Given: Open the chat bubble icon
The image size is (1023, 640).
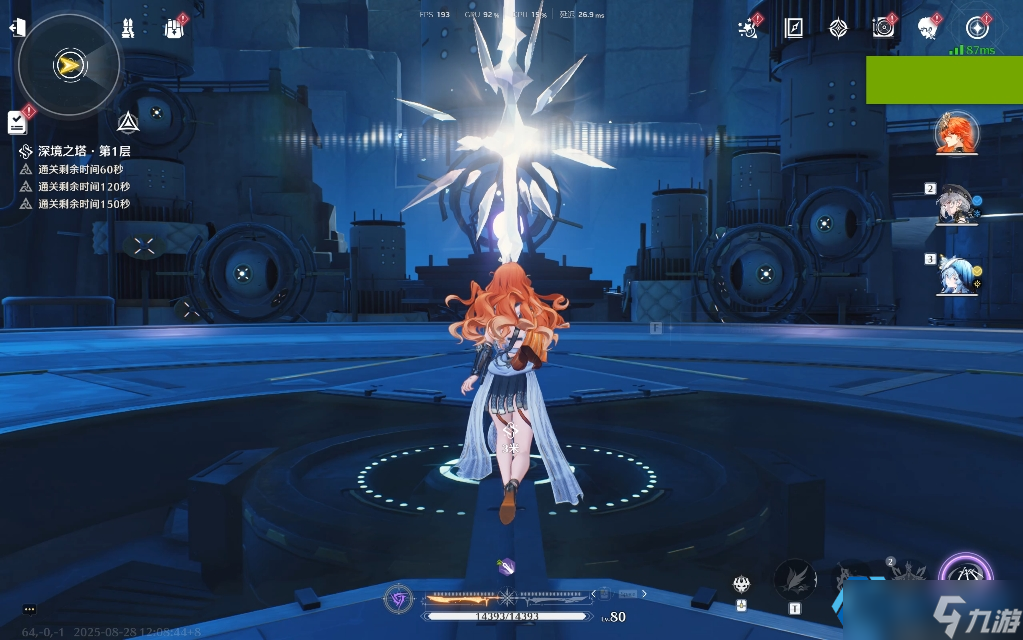Looking at the screenshot, I should coord(29,609).
